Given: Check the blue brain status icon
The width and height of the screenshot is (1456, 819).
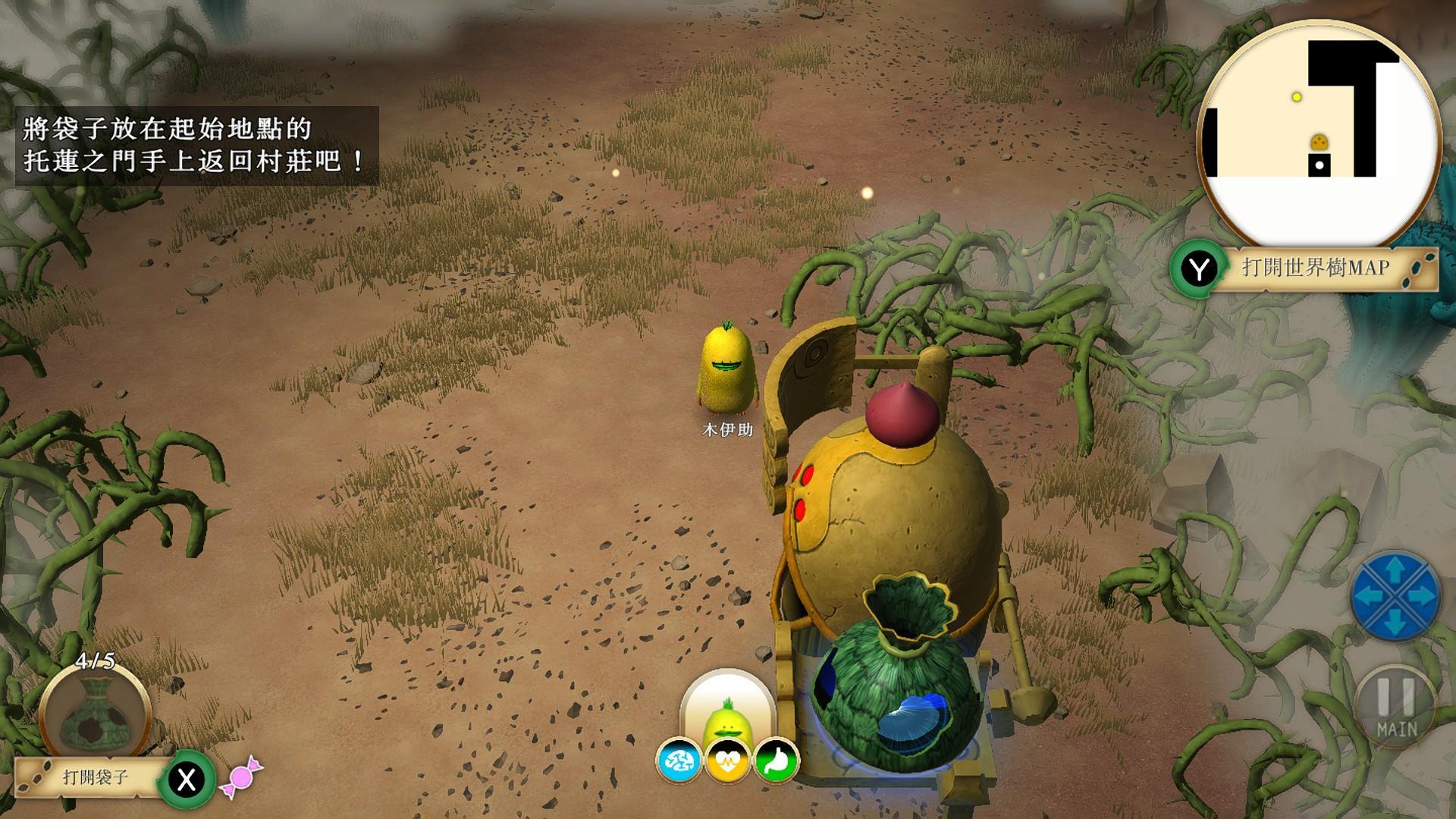Looking at the screenshot, I should 679,760.
